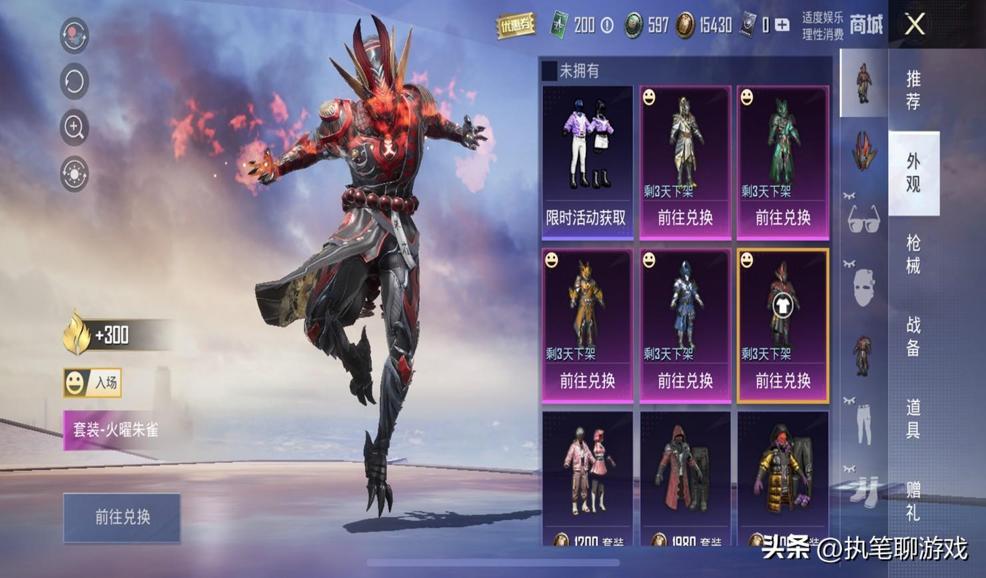986x578 pixels.
Task: Toggle the 未拥有 checkbox filter
Action: coord(549,71)
